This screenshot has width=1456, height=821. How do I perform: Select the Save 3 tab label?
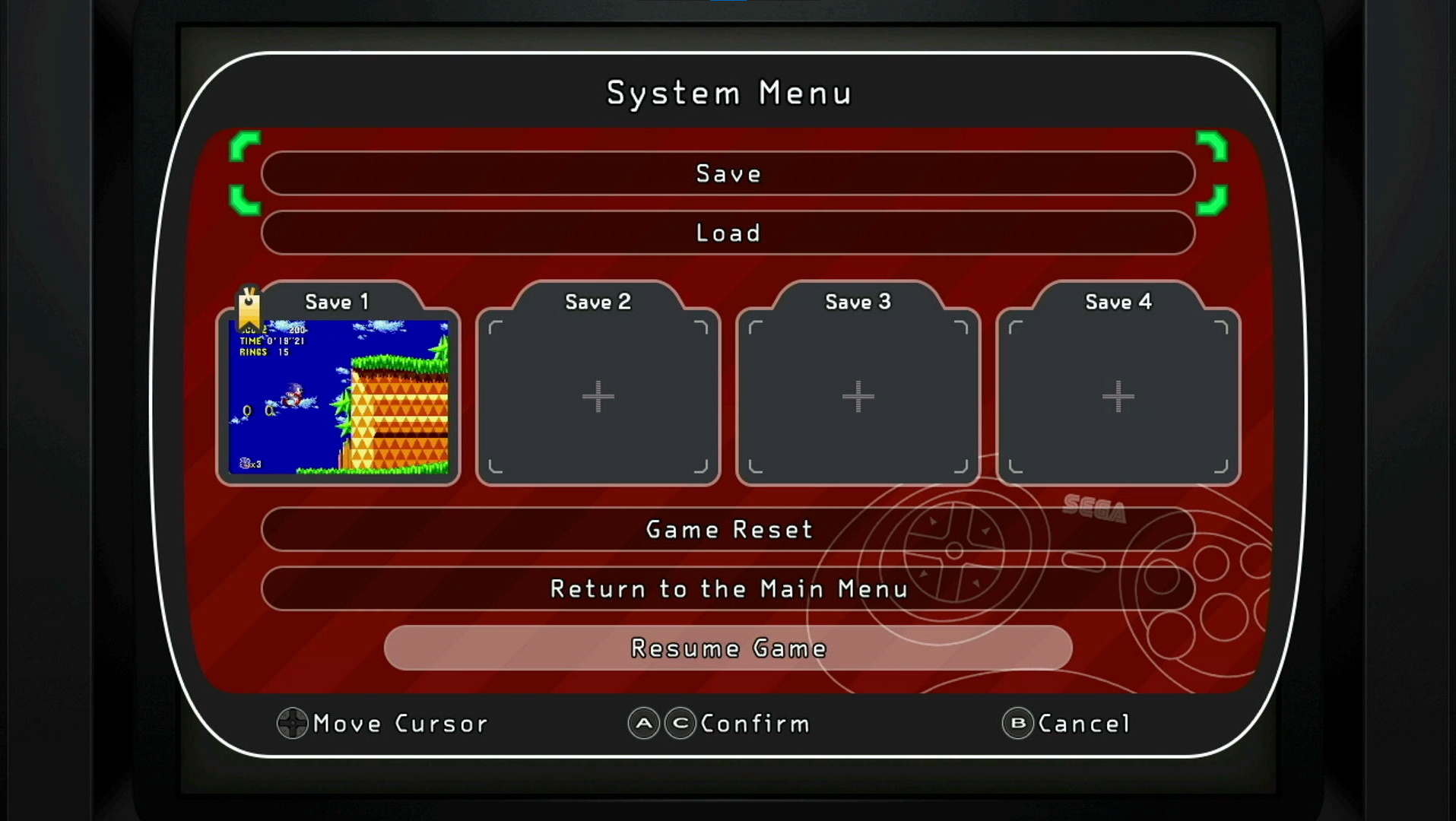coord(857,302)
